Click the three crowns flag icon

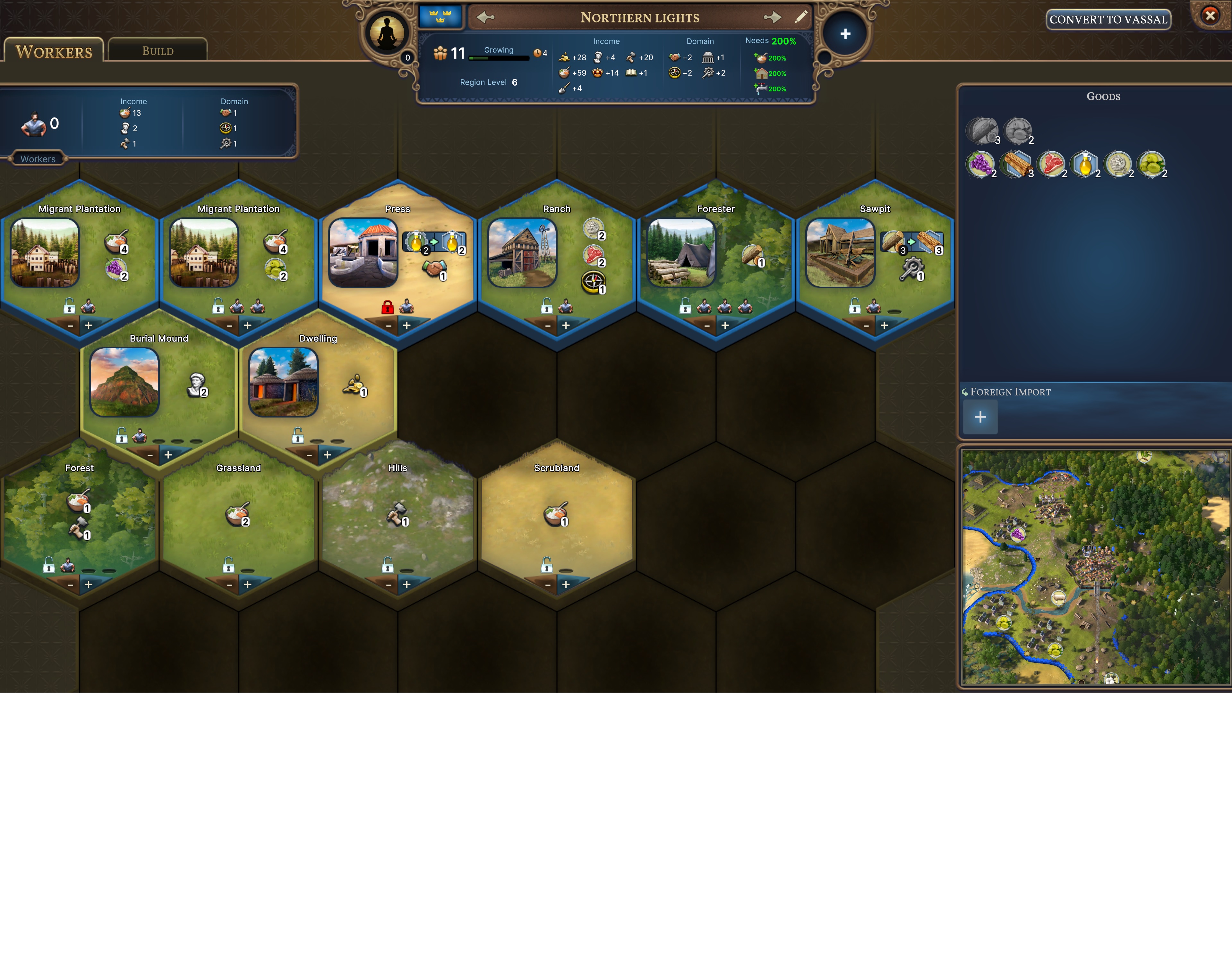pos(441,16)
